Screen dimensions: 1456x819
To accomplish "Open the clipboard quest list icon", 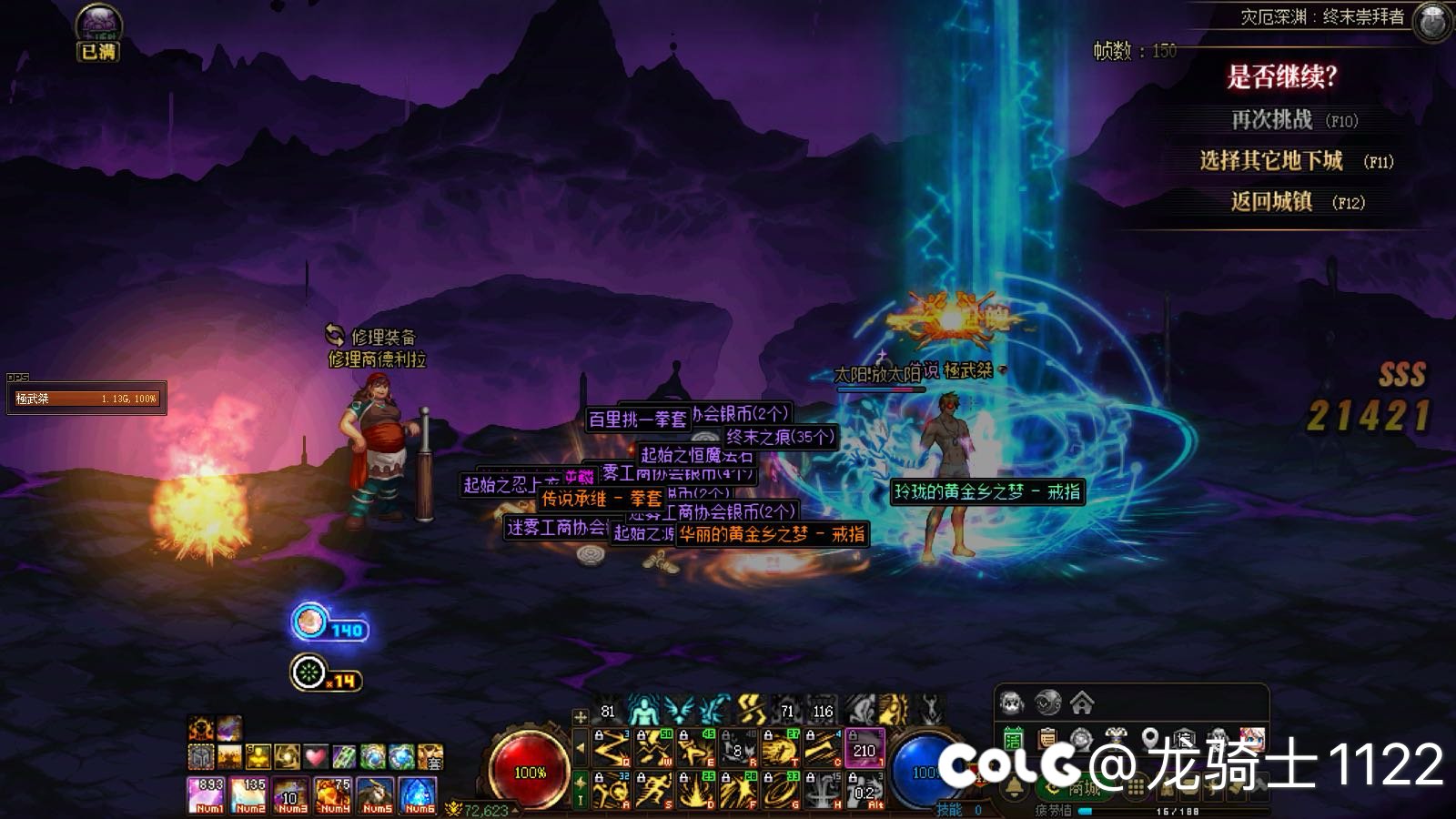I will coord(1047,739).
